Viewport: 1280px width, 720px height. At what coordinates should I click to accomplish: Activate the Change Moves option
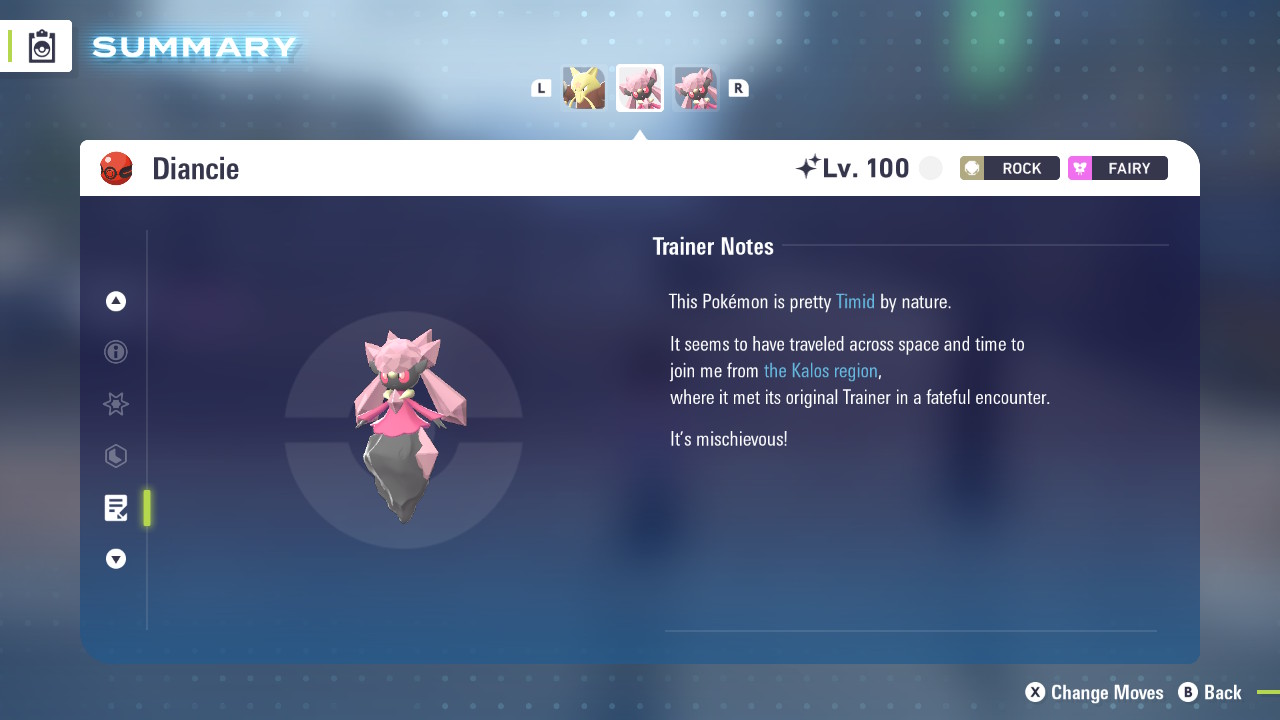point(1094,692)
